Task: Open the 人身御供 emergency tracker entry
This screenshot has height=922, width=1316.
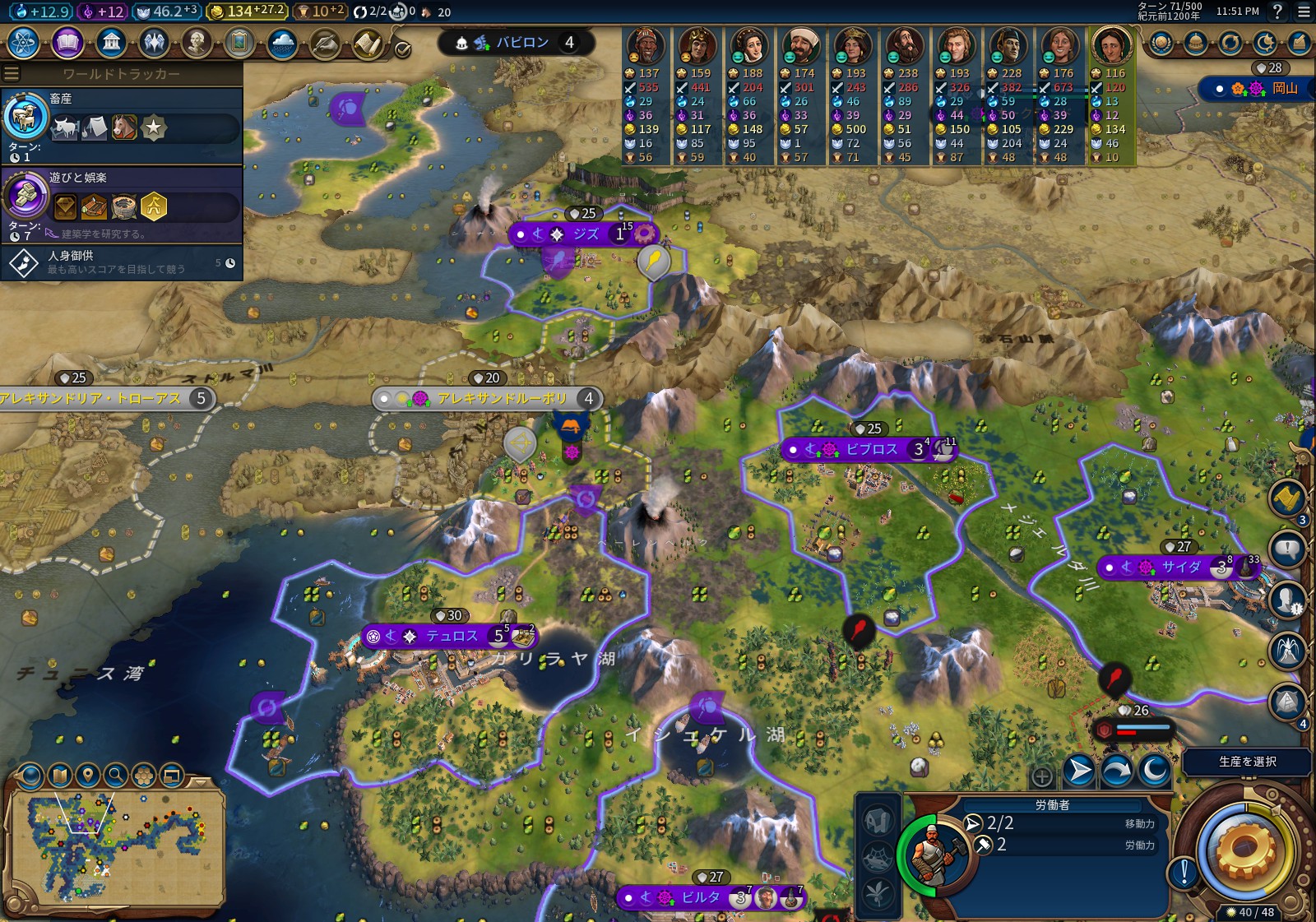Action: pyautogui.click(x=122, y=262)
